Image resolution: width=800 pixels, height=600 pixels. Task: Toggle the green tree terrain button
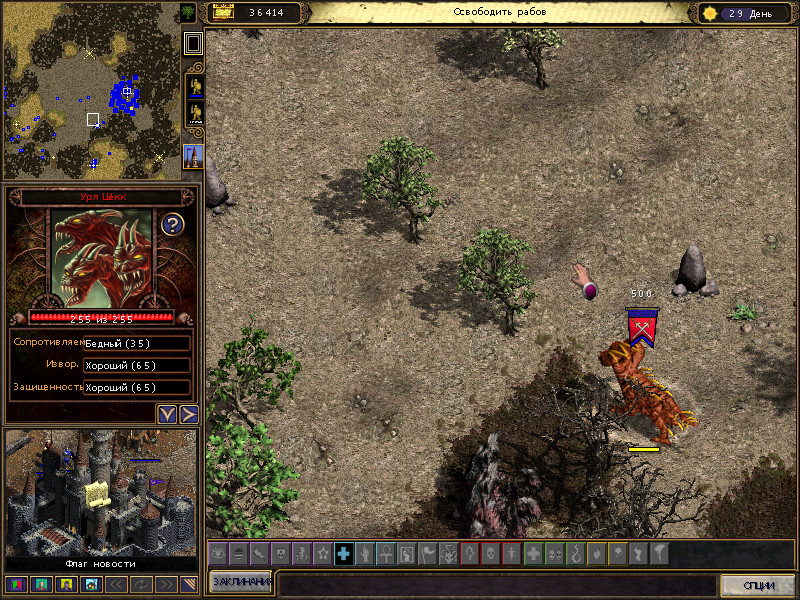189,12
